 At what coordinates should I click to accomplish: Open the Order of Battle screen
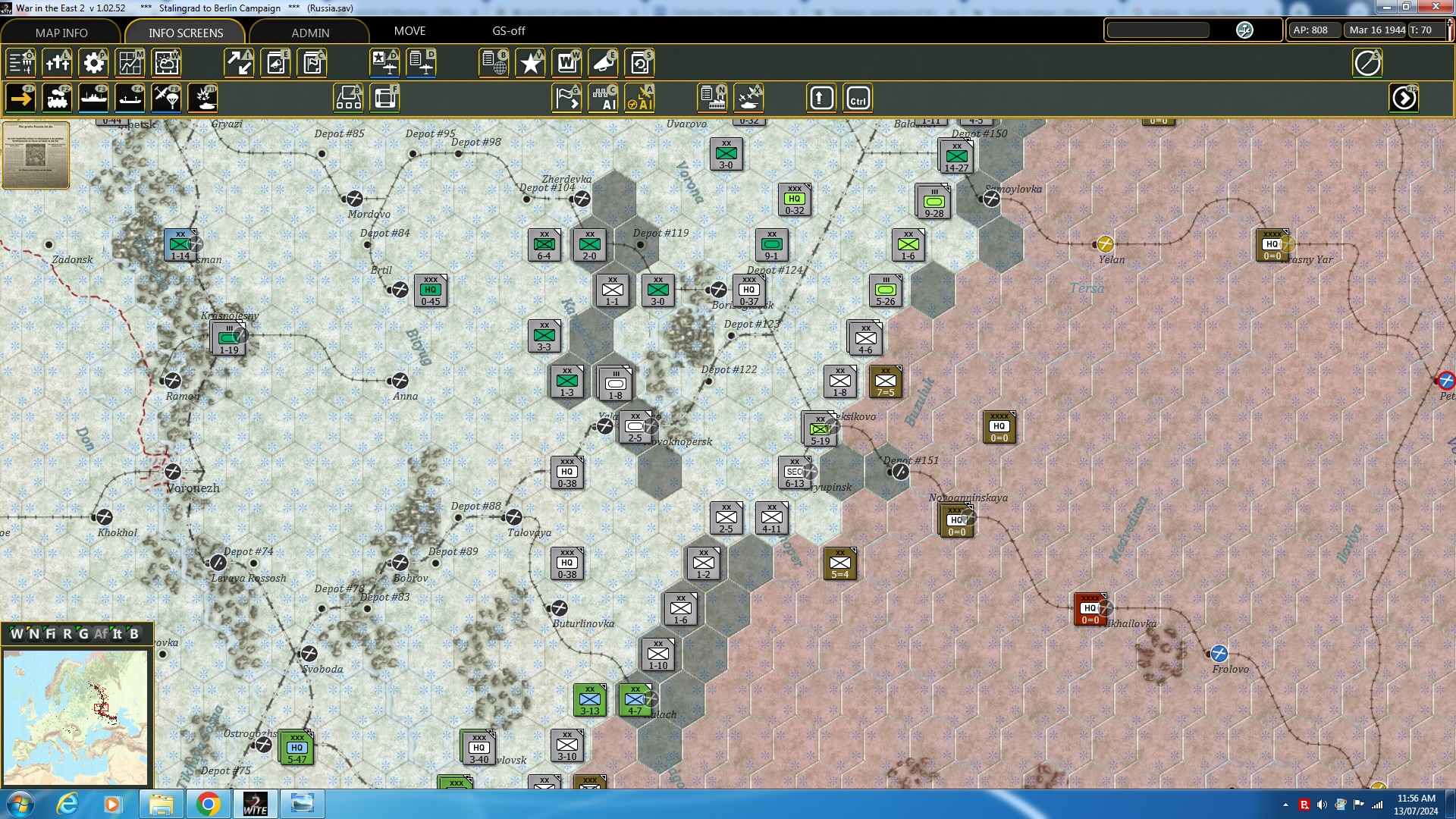click(x=20, y=63)
